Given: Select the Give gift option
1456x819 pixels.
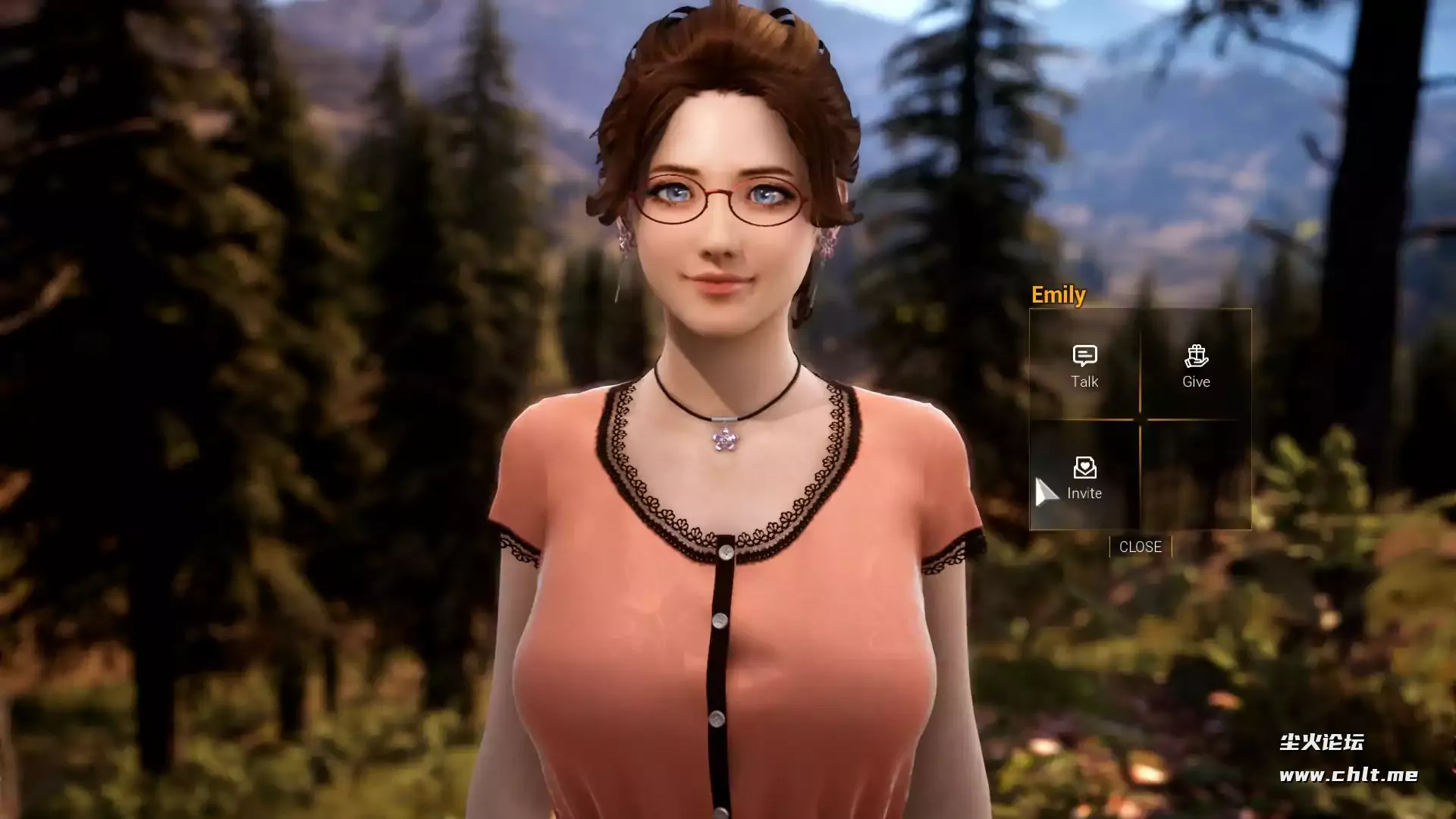Looking at the screenshot, I should [1196, 366].
